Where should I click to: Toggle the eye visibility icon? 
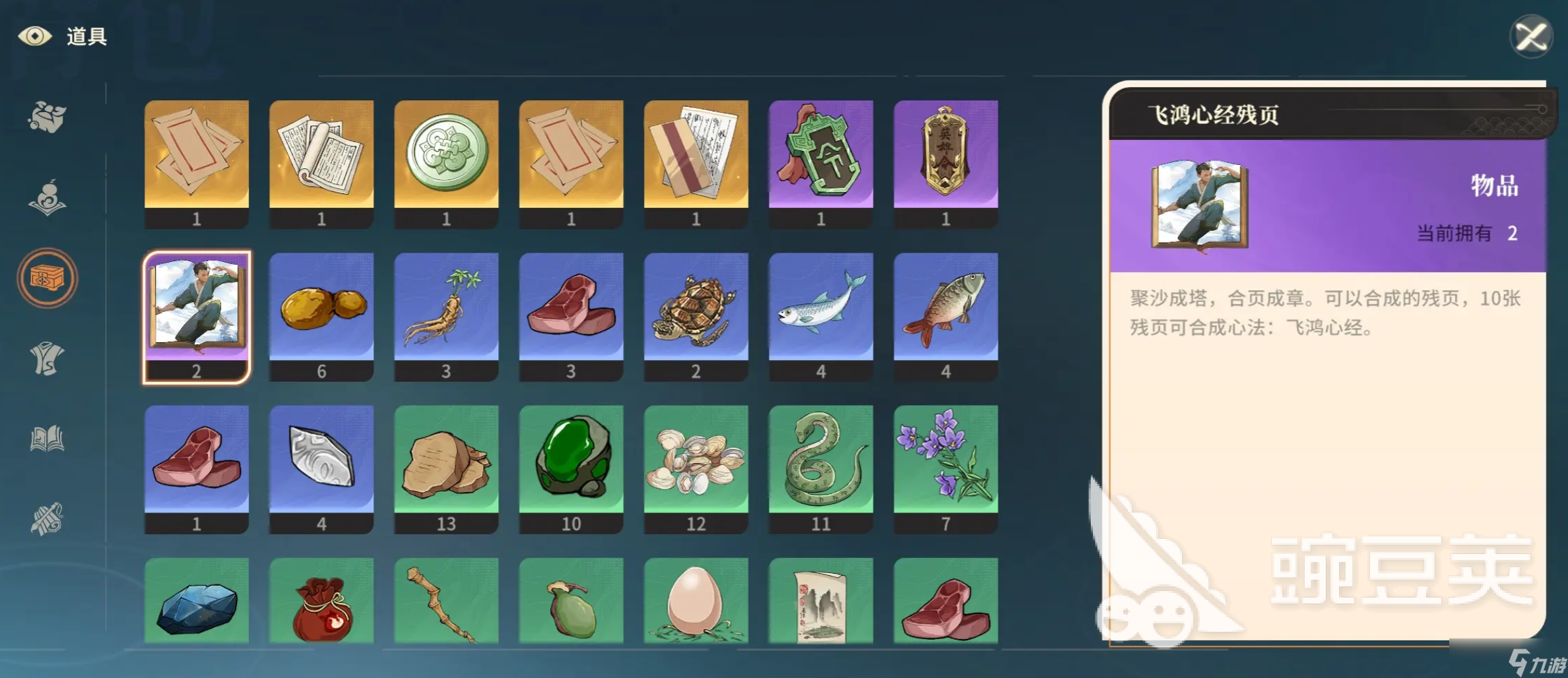(35, 36)
